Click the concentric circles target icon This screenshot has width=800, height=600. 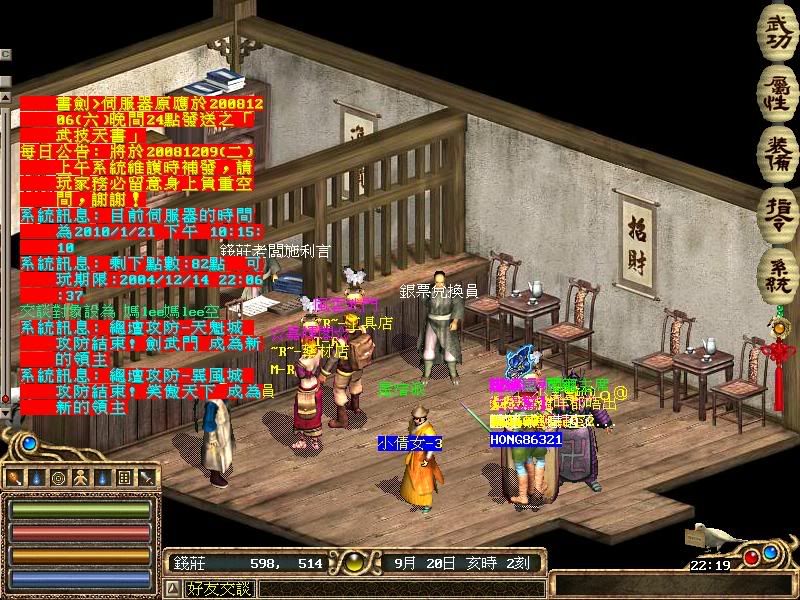point(57,477)
